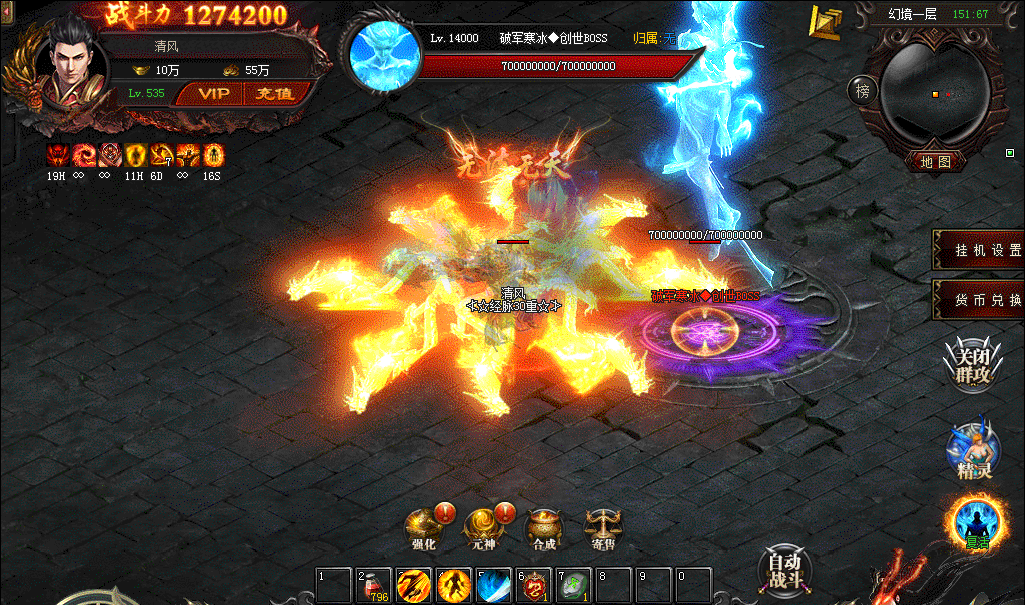Click the circular minimap
The width and height of the screenshot is (1025, 605).
pyautogui.click(x=935, y=93)
